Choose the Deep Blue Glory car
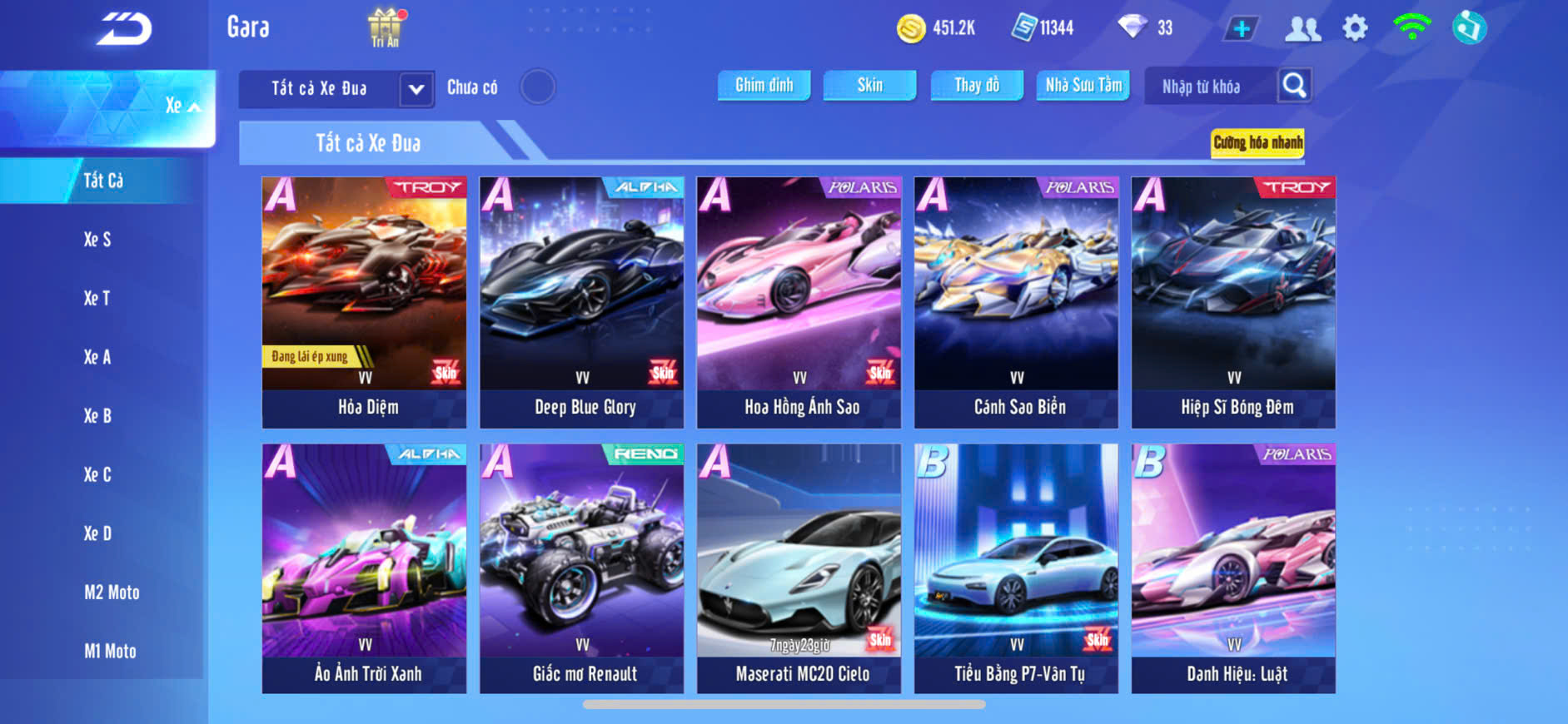 (x=581, y=302)
